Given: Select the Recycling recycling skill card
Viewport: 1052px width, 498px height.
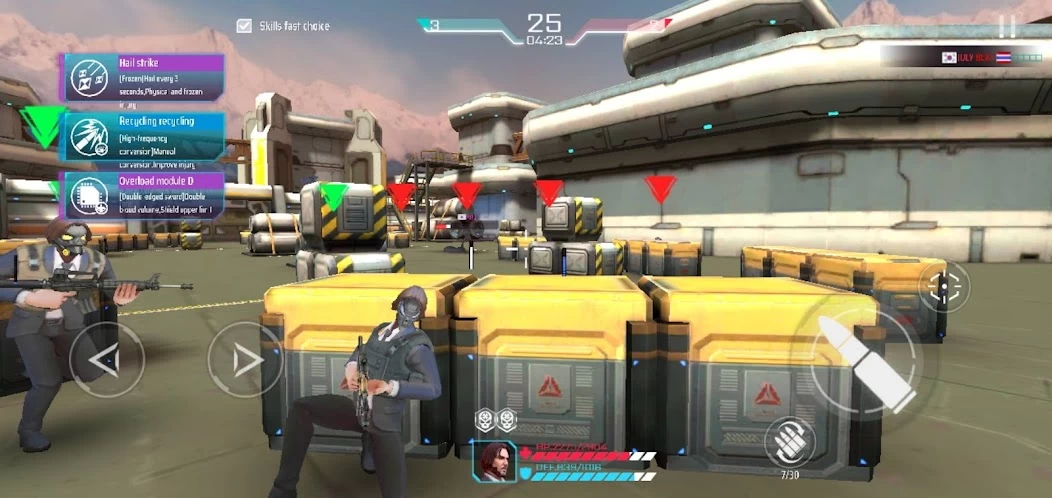Looking at the screenshot, I should point(144,137).
